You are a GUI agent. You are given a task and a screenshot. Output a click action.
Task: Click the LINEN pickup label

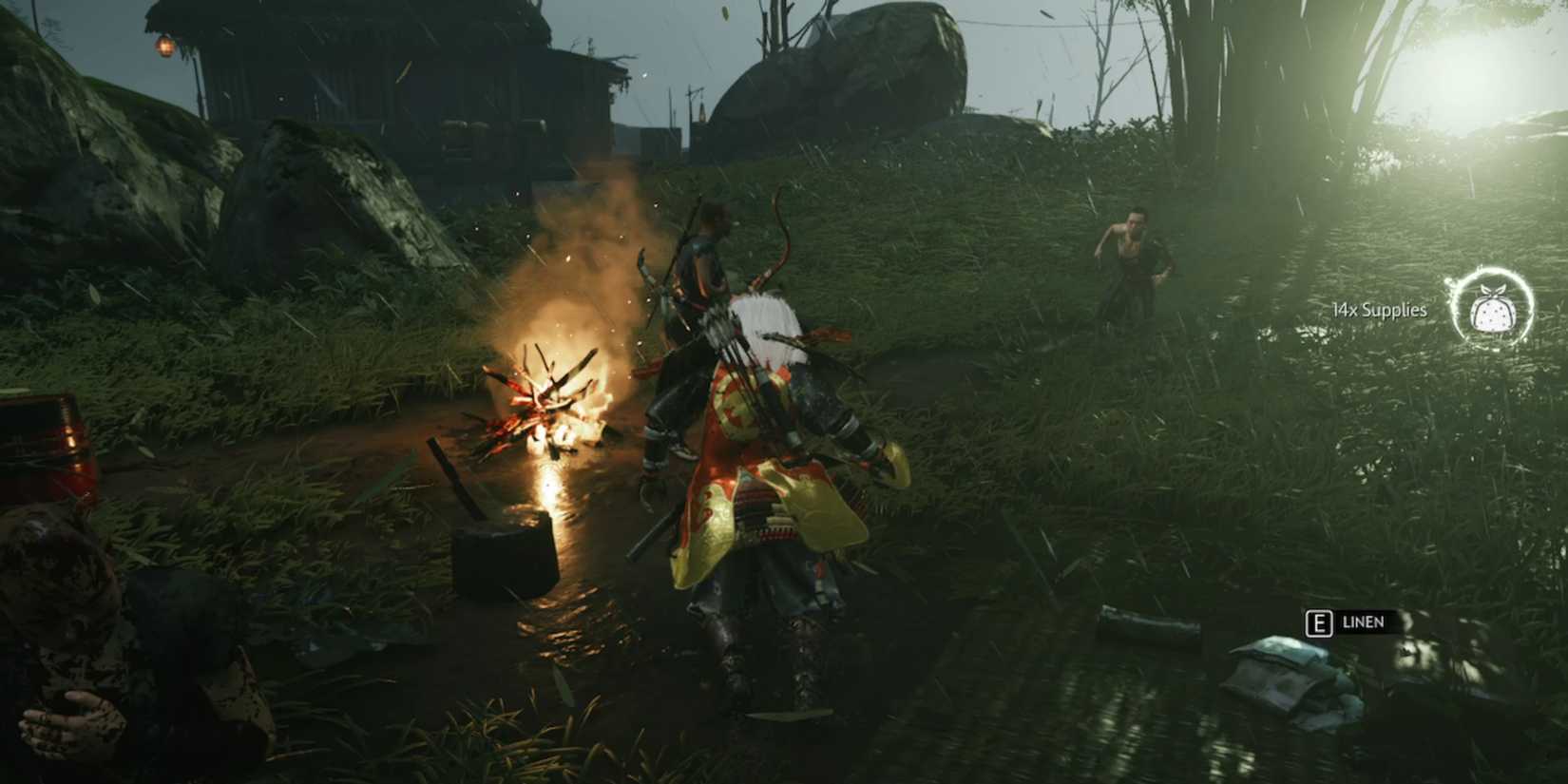click(x=1361, y=621)
